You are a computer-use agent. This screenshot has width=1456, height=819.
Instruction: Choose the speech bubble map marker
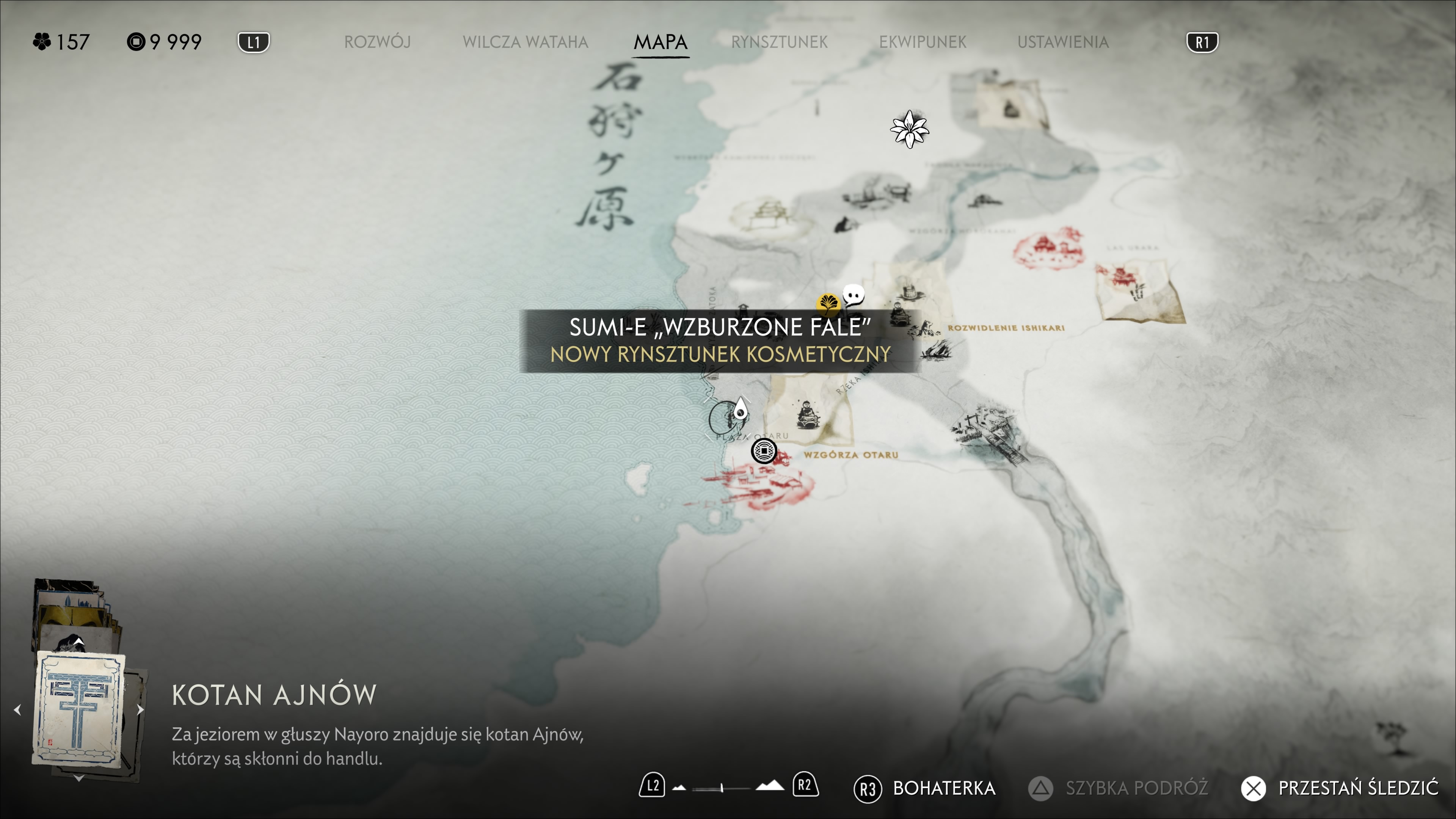click(x=853, y=295)
